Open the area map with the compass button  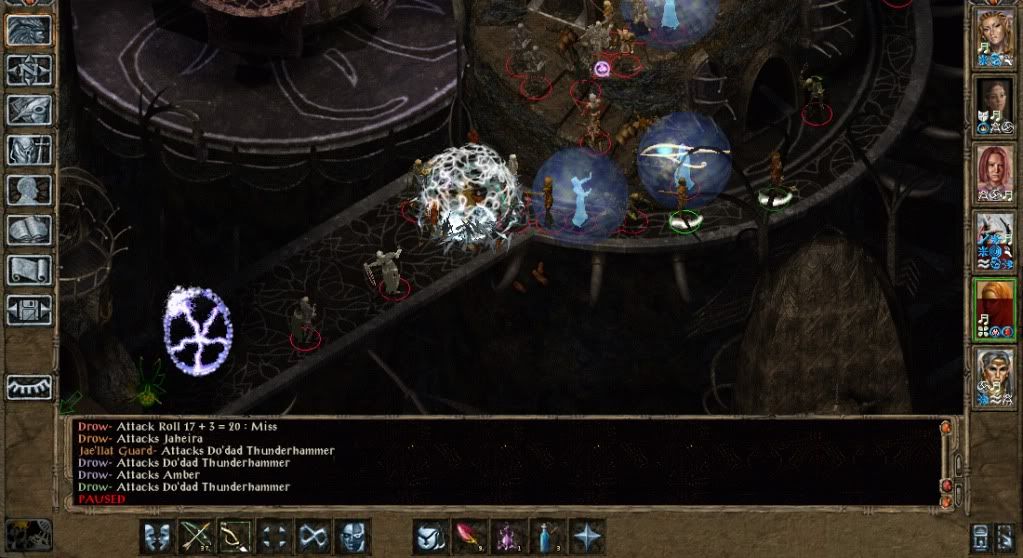(29, 69)
